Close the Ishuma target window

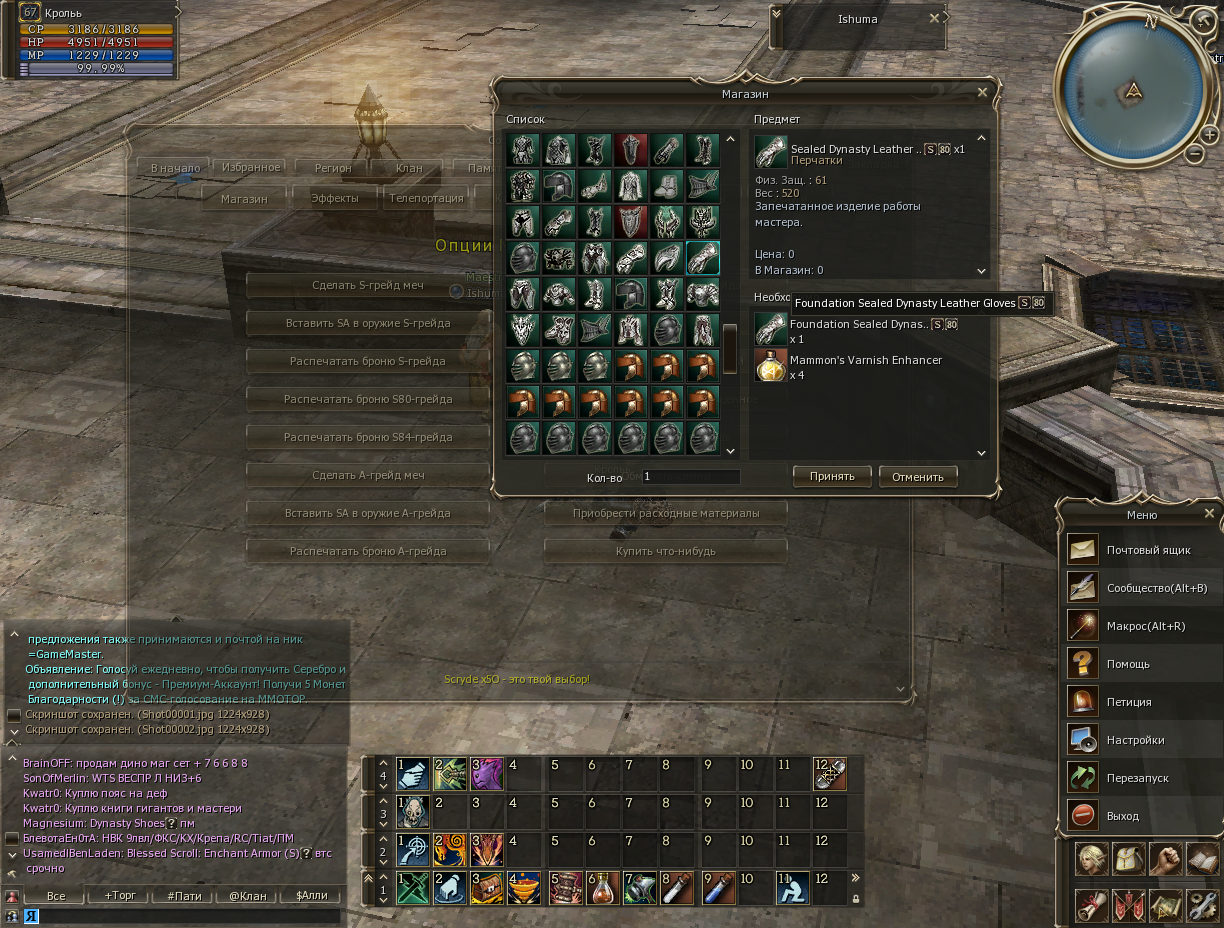[x=934, y=18]
